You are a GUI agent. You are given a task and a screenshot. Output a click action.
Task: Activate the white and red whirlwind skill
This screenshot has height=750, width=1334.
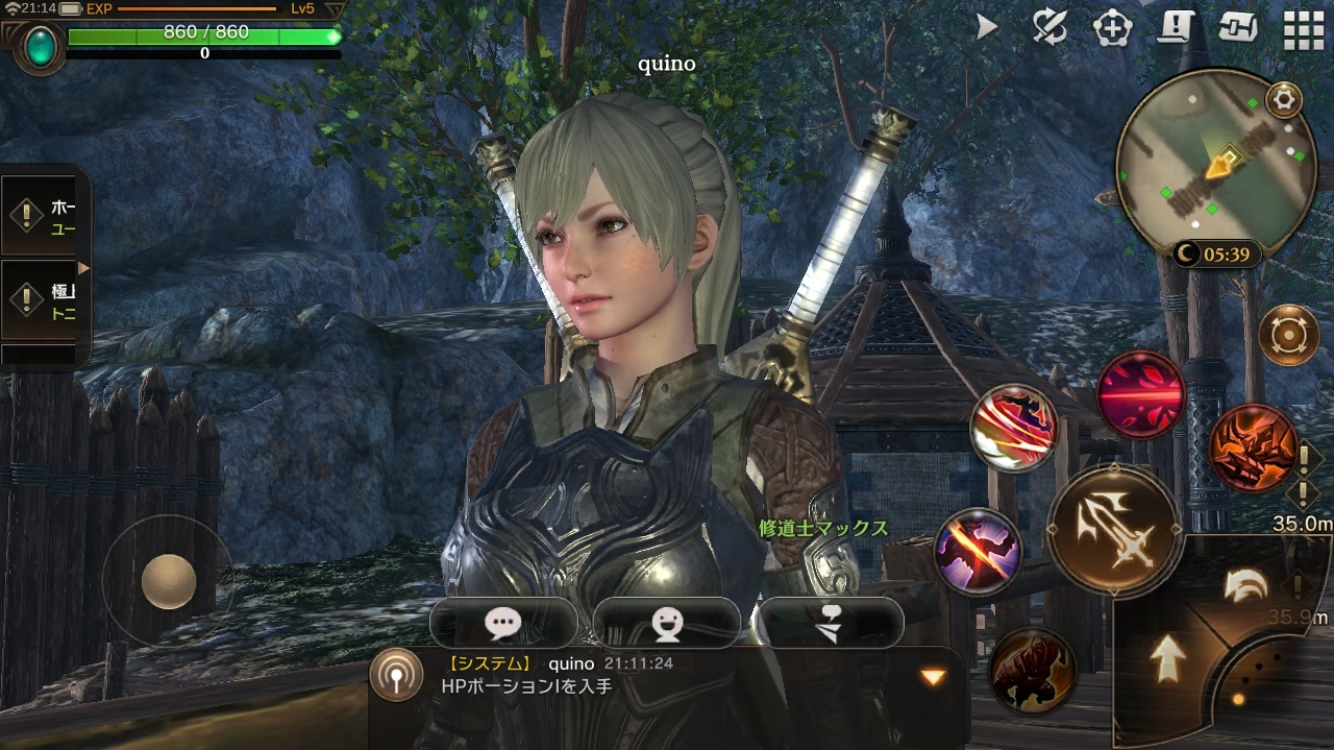click(x=1013, y=428)
